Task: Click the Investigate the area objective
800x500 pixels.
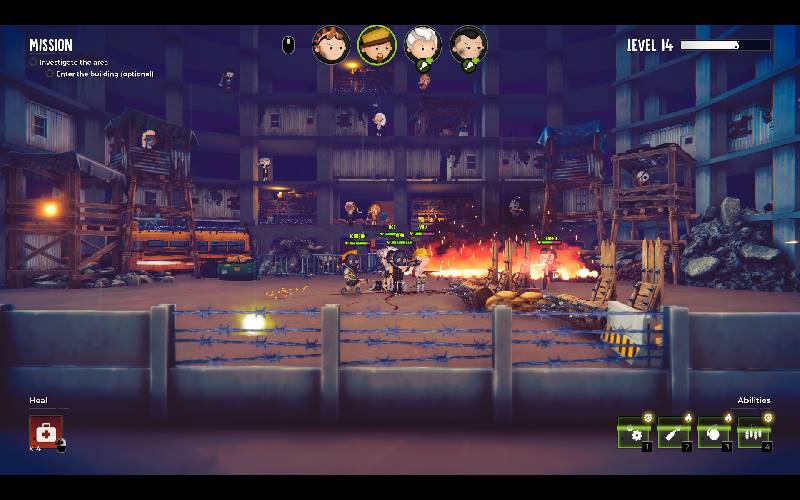Action: point(72,62)
